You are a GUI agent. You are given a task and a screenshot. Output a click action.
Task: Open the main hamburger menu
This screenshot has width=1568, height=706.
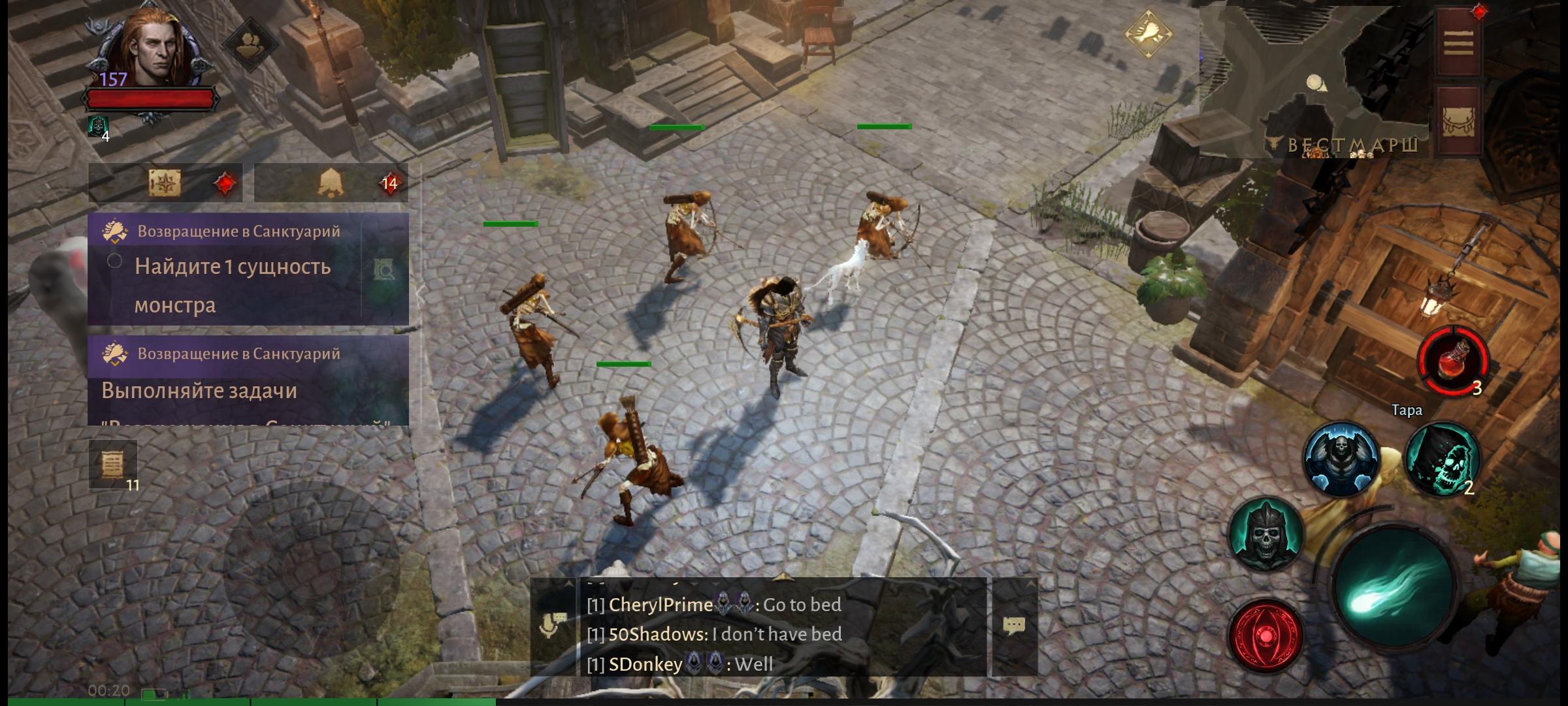(1458, 42)
